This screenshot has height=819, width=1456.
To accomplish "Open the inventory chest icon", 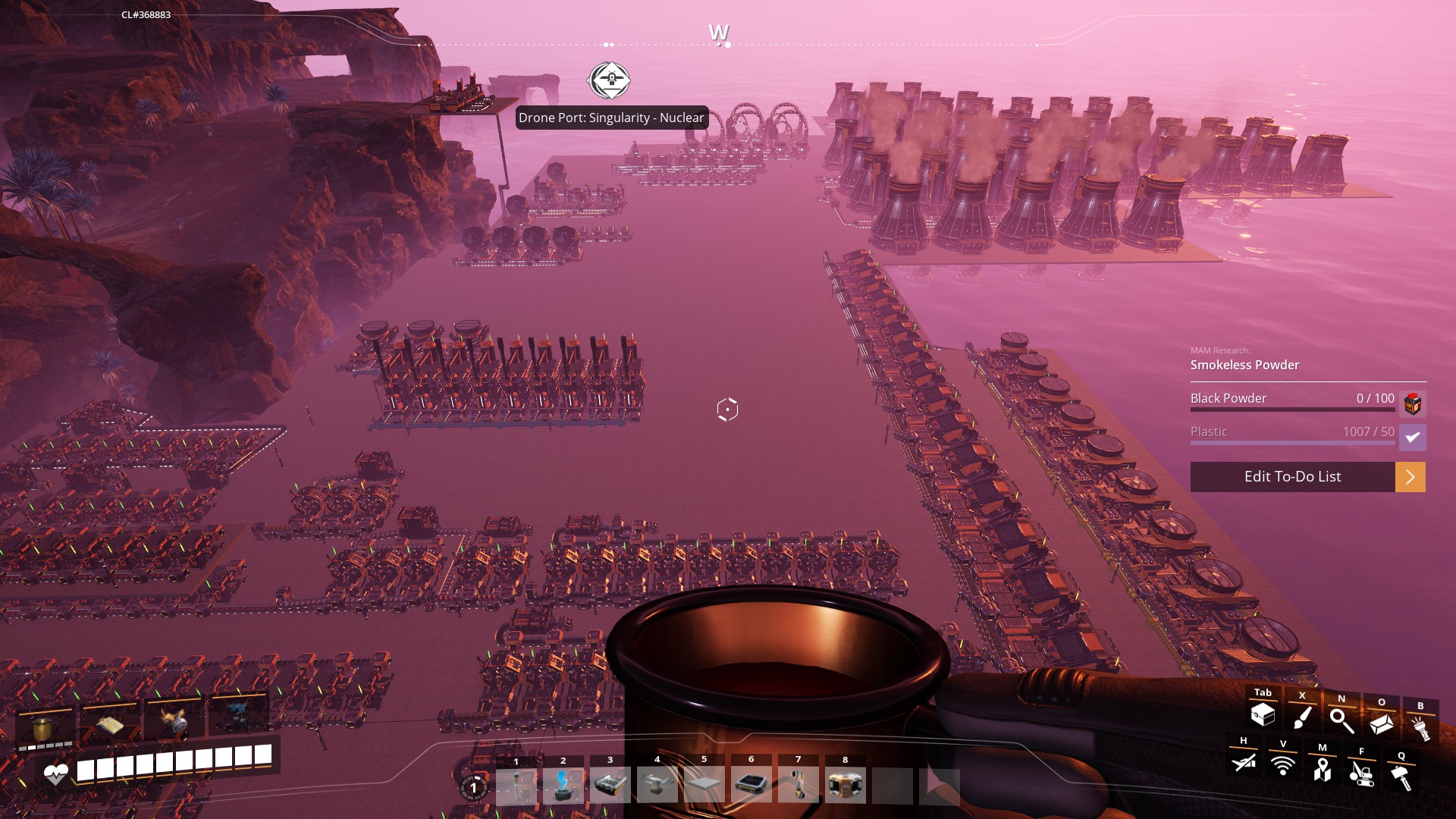I will (x=1263, y=714).
